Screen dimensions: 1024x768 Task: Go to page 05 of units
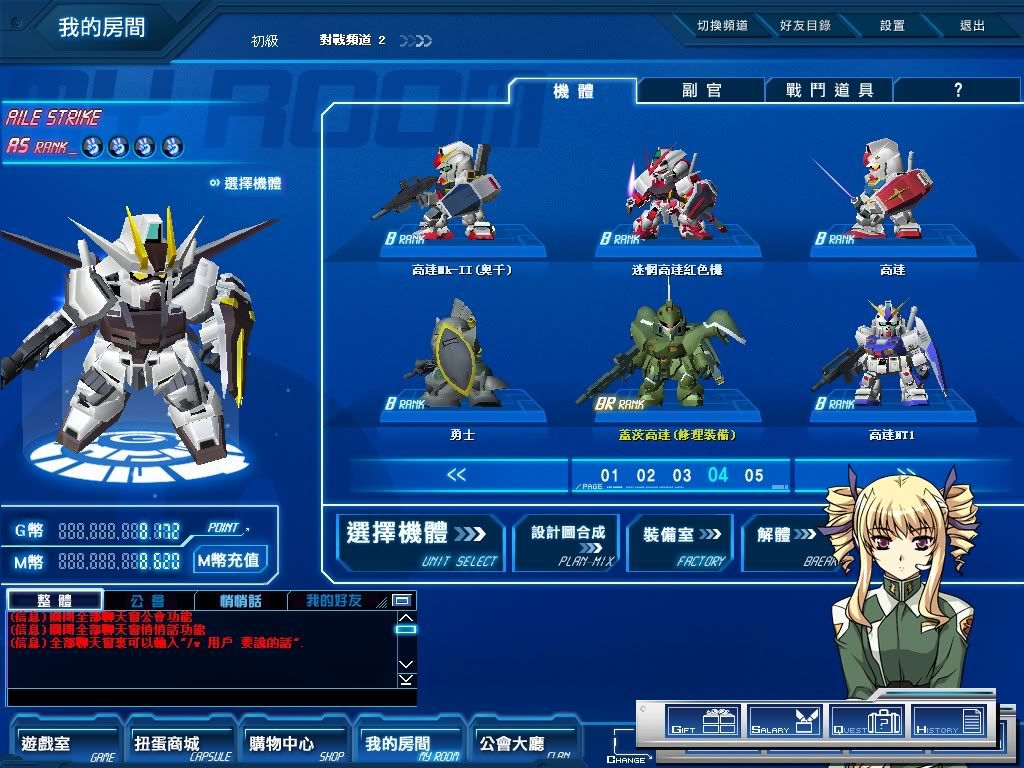coord(754,476)
